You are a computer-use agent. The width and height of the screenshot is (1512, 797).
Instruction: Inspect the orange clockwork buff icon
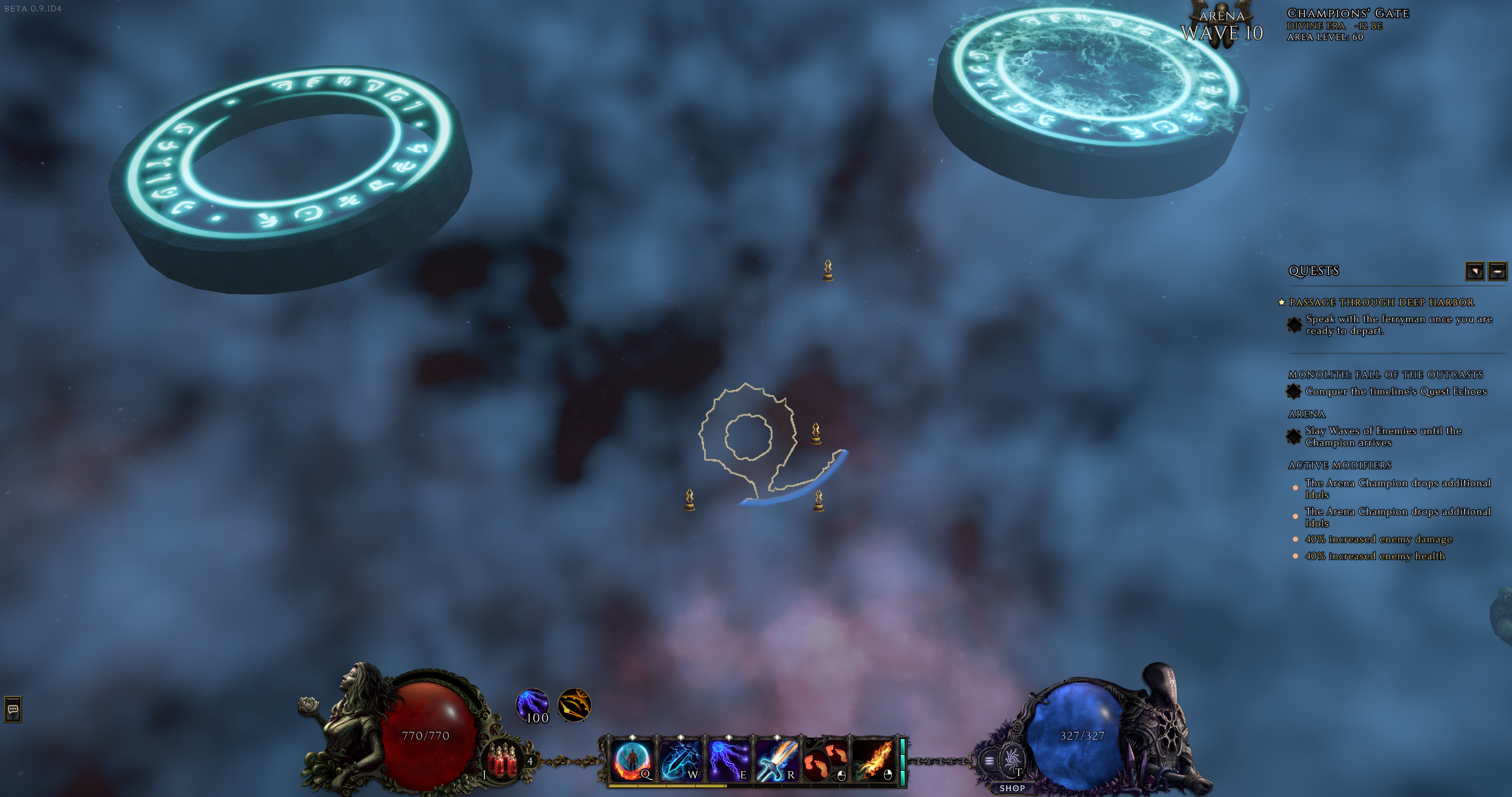point(573,705)
